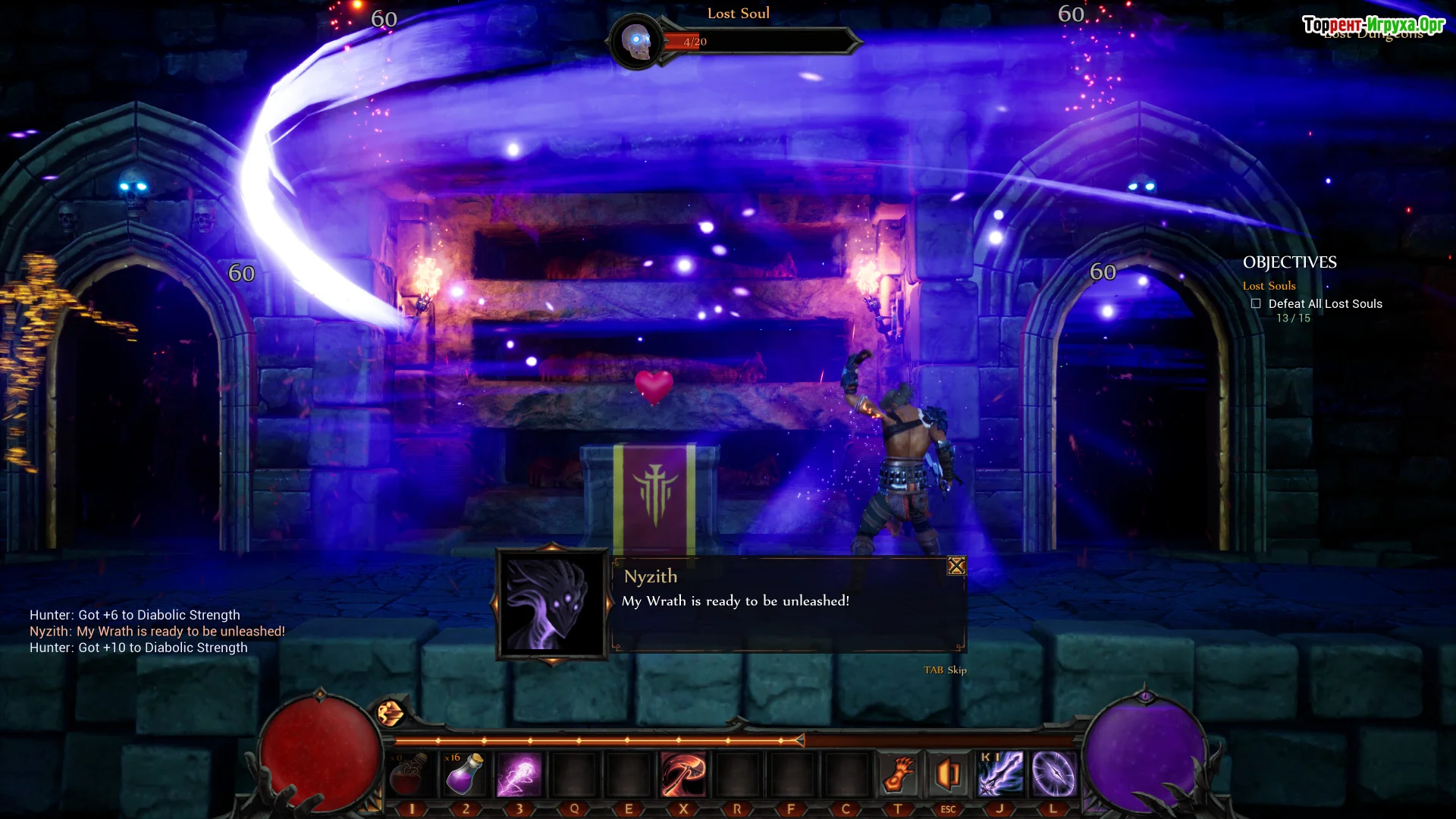Image resolution: width=1456 pixels, height=819 pixels.
Task: Click the orange running figure icon
Action: [x=391, y=713]
